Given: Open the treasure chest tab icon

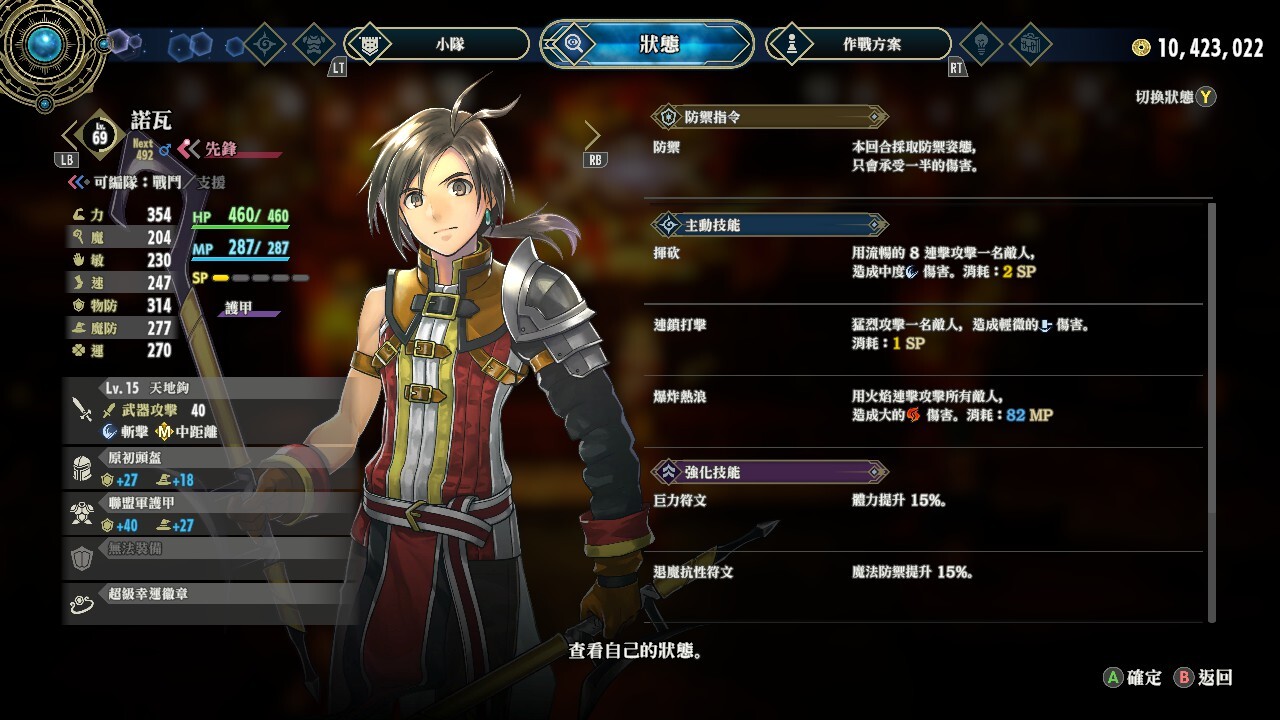Looking at the screenshot, I should pyautogui.click(x=1030, y=44).
